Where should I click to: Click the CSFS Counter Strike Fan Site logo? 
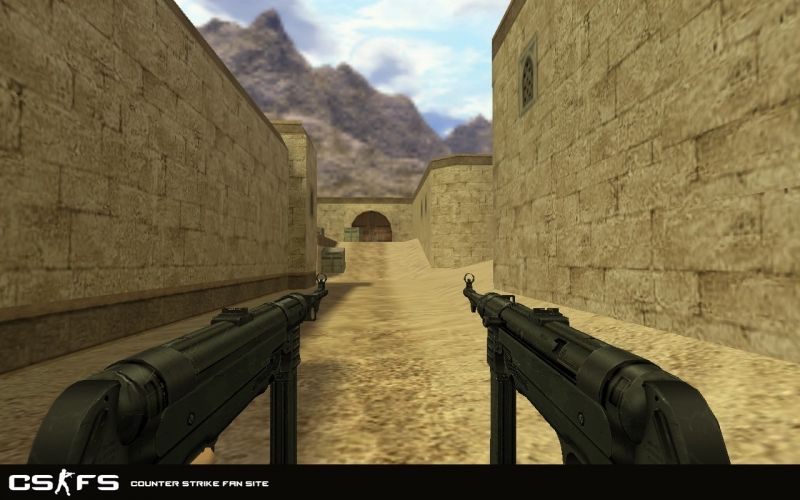(x=64, y=482)
